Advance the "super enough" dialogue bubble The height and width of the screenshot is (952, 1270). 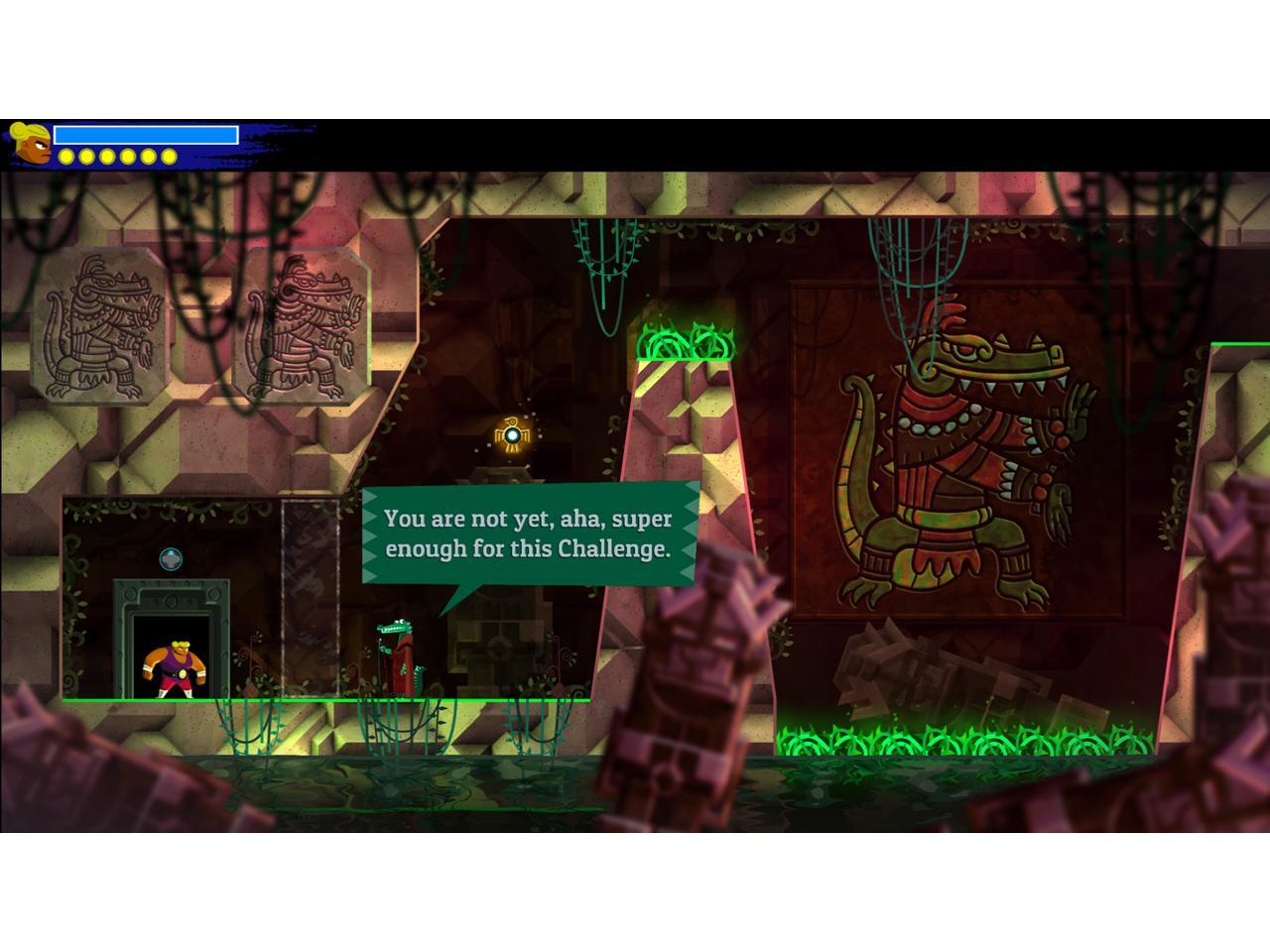pyautogui.click(x=528, y=534)
